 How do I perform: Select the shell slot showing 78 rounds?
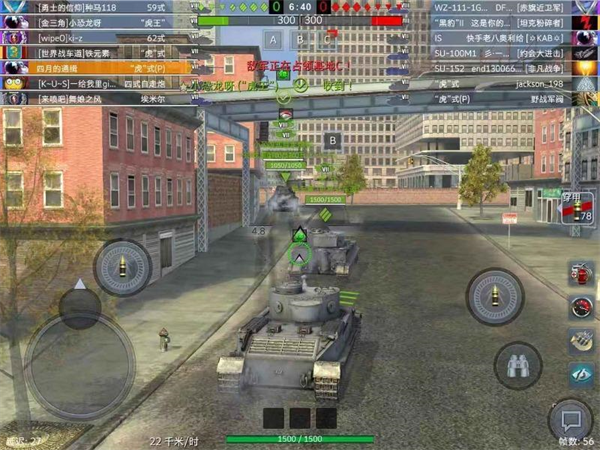(577, 209)
